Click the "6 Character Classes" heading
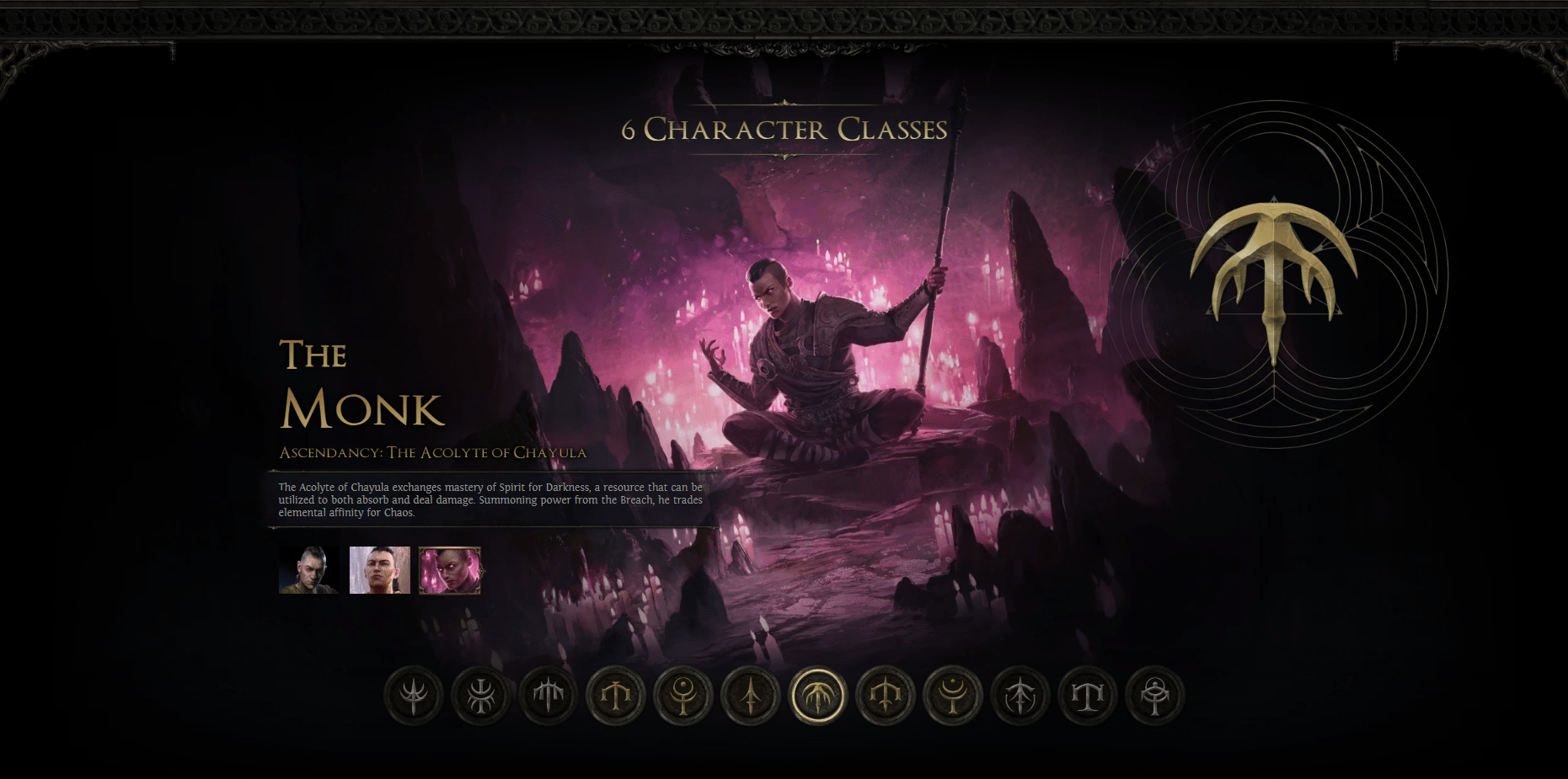1568x779 pixels. tap(783, 131)
